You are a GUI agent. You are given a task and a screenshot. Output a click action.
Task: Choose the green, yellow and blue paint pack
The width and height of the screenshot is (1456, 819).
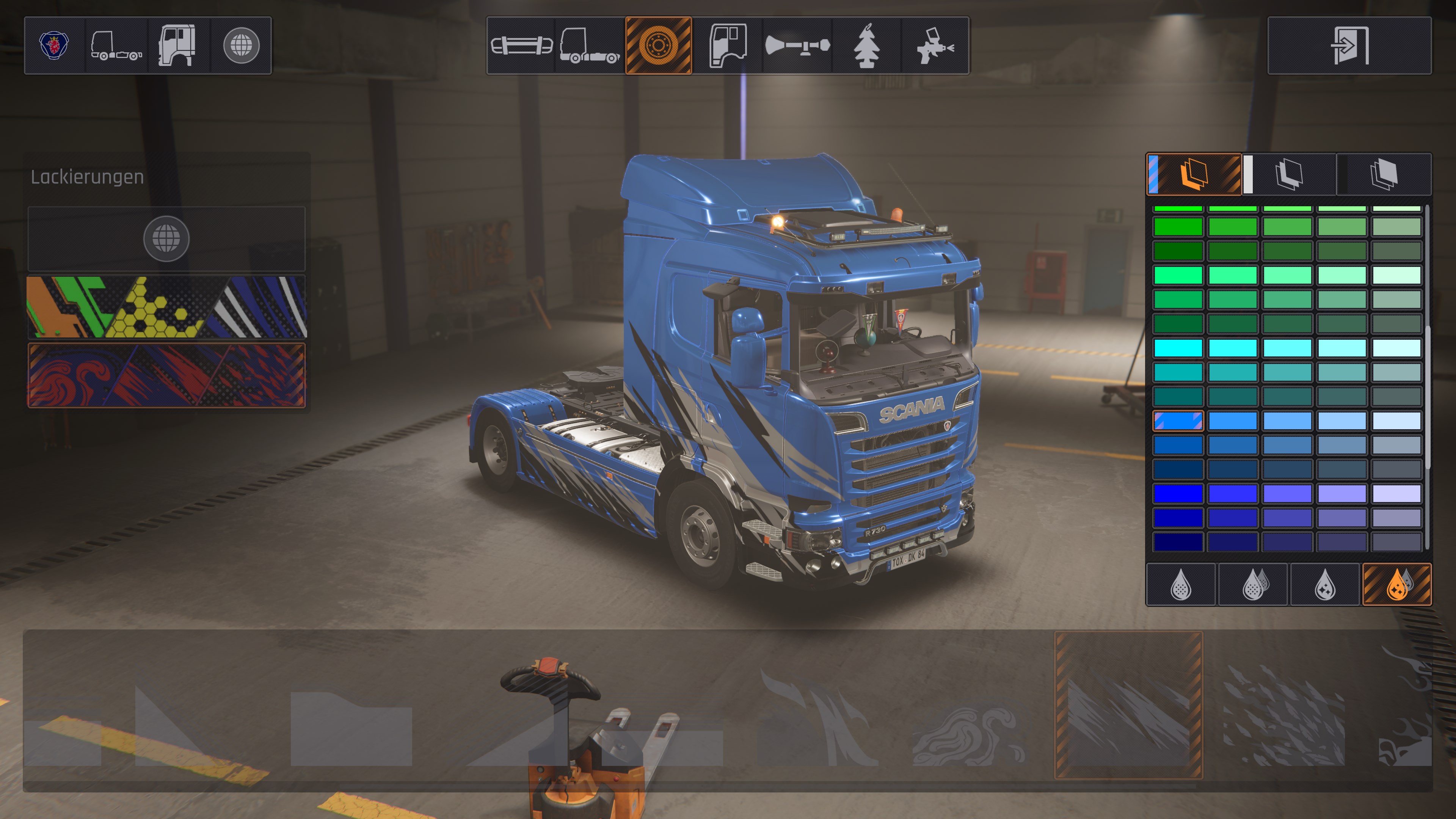pos(167,307)
